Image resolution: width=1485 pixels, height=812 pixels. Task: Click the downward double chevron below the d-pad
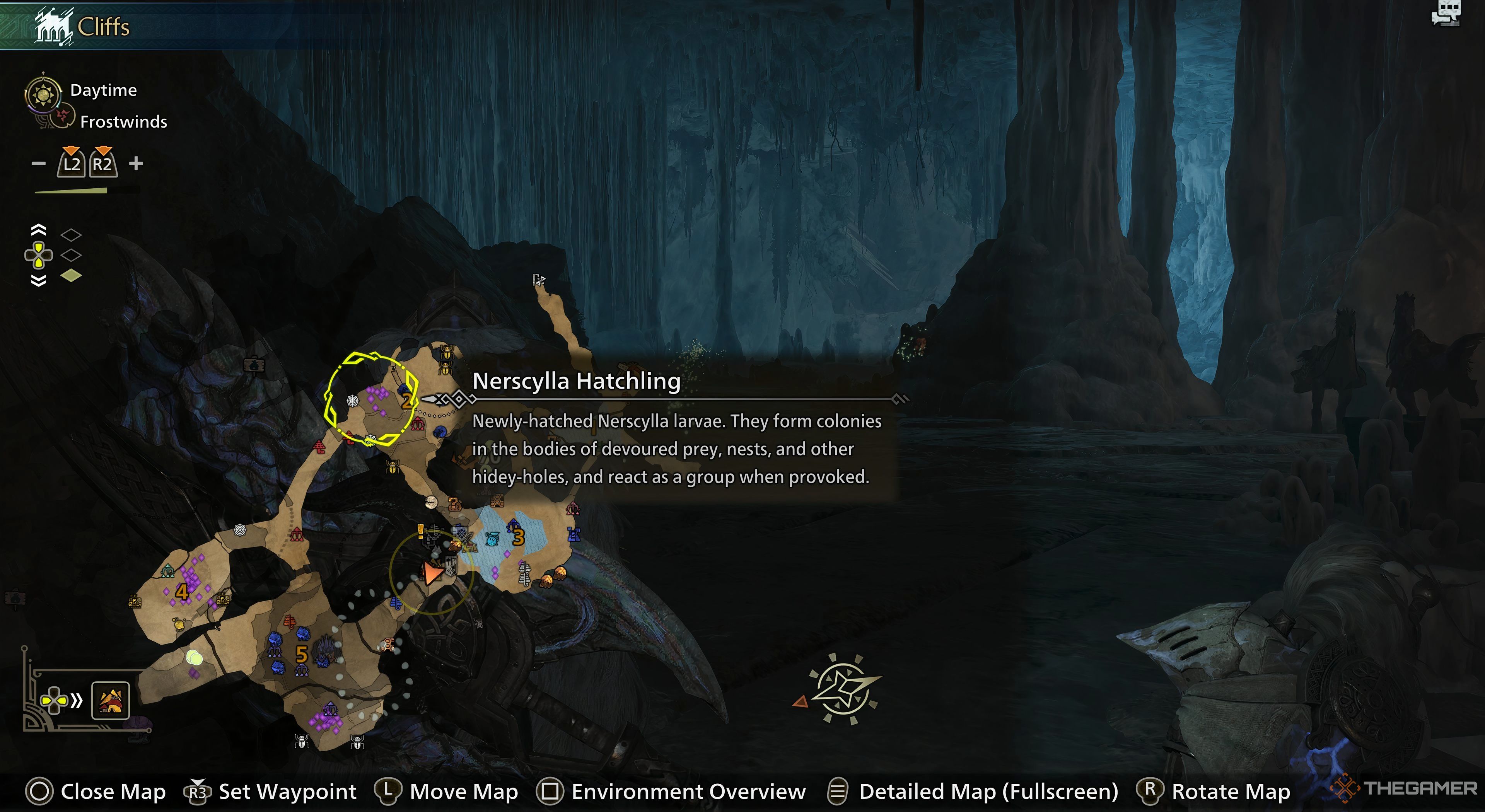(x=39, y=281)
